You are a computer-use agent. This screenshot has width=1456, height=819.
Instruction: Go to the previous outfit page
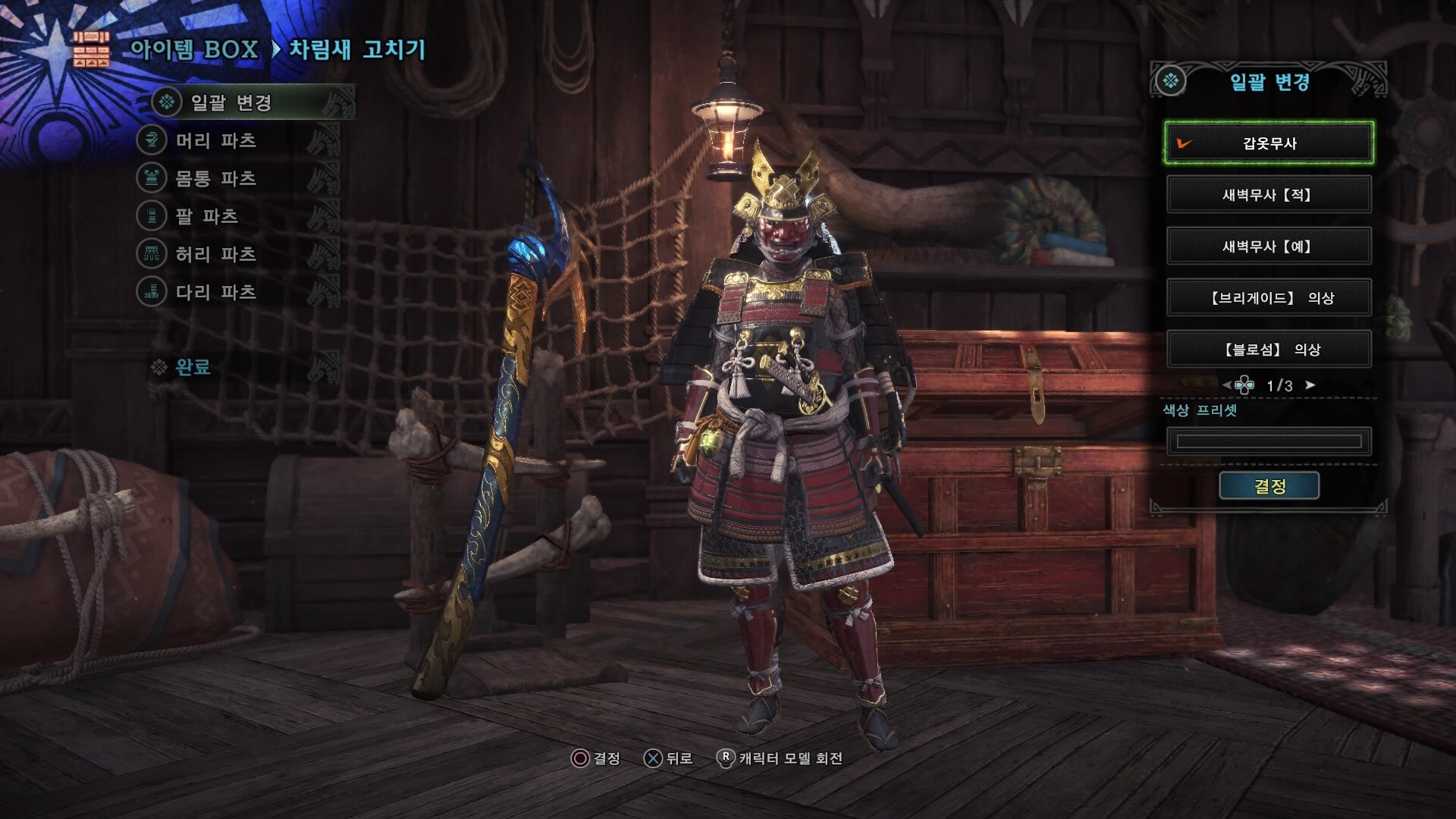pyautogui.click(x=1227, y=385)
